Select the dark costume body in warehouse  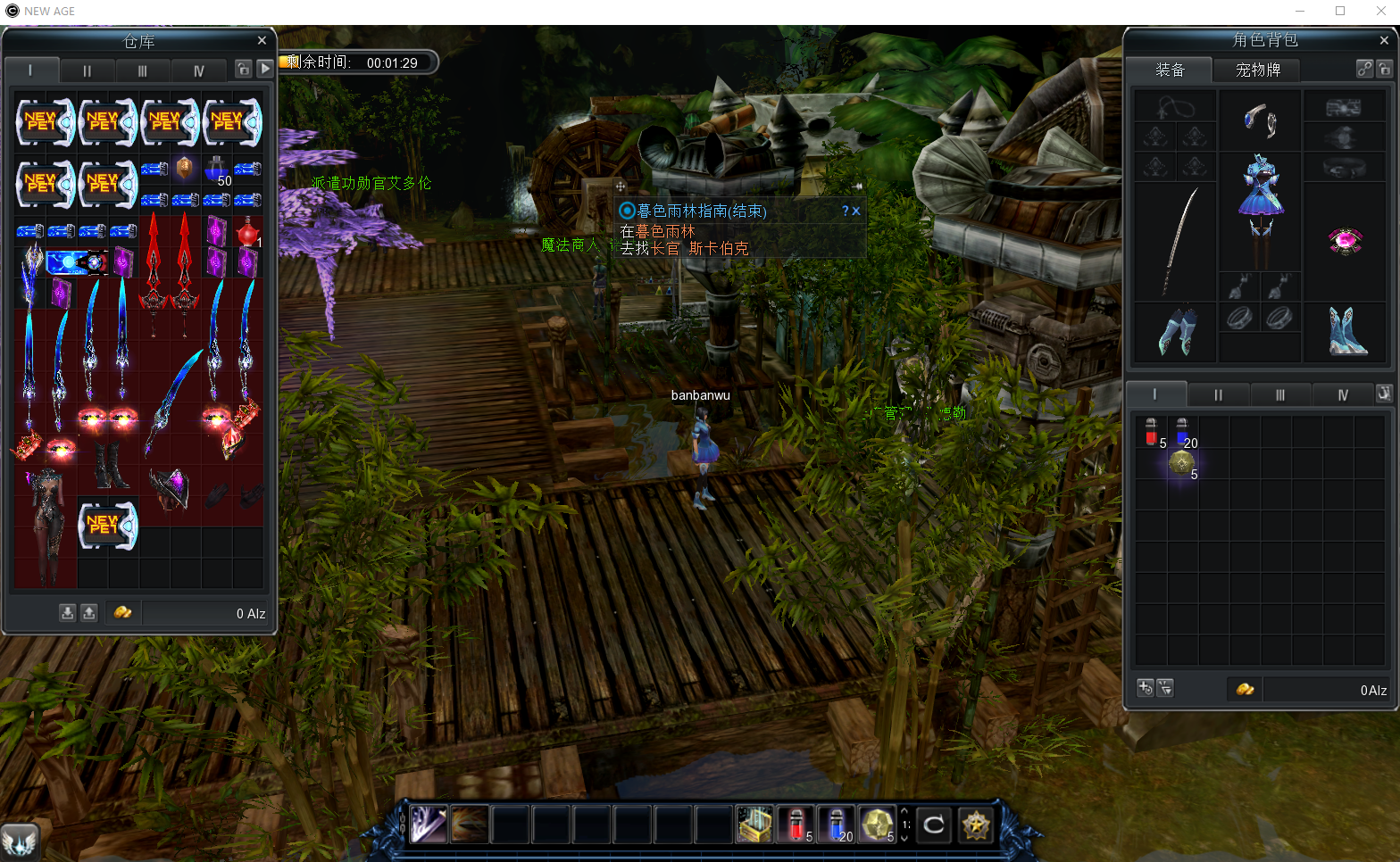click(x=45, y=525)
